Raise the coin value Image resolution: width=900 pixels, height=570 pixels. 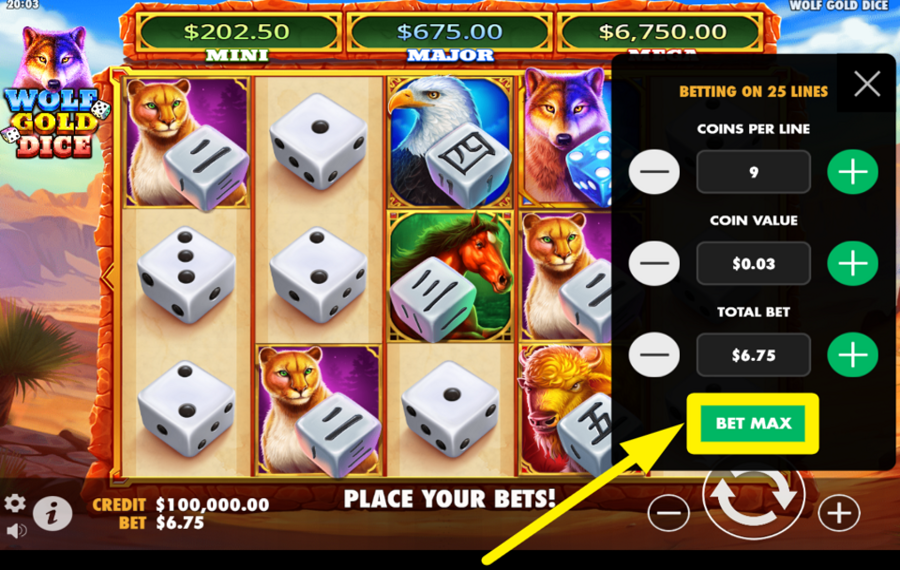[852, 264]
